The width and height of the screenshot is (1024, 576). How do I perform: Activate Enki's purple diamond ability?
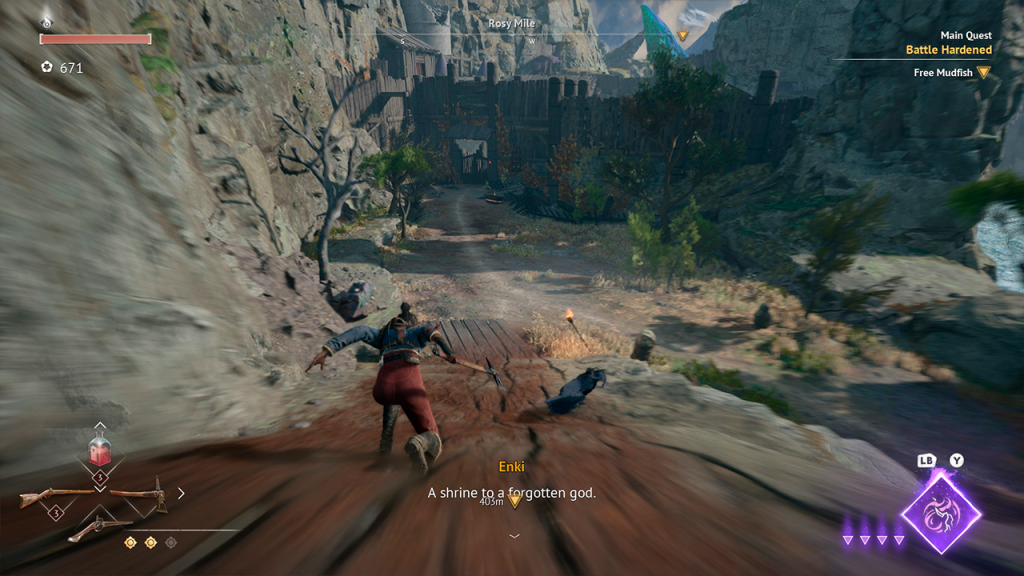pos(940,514)
